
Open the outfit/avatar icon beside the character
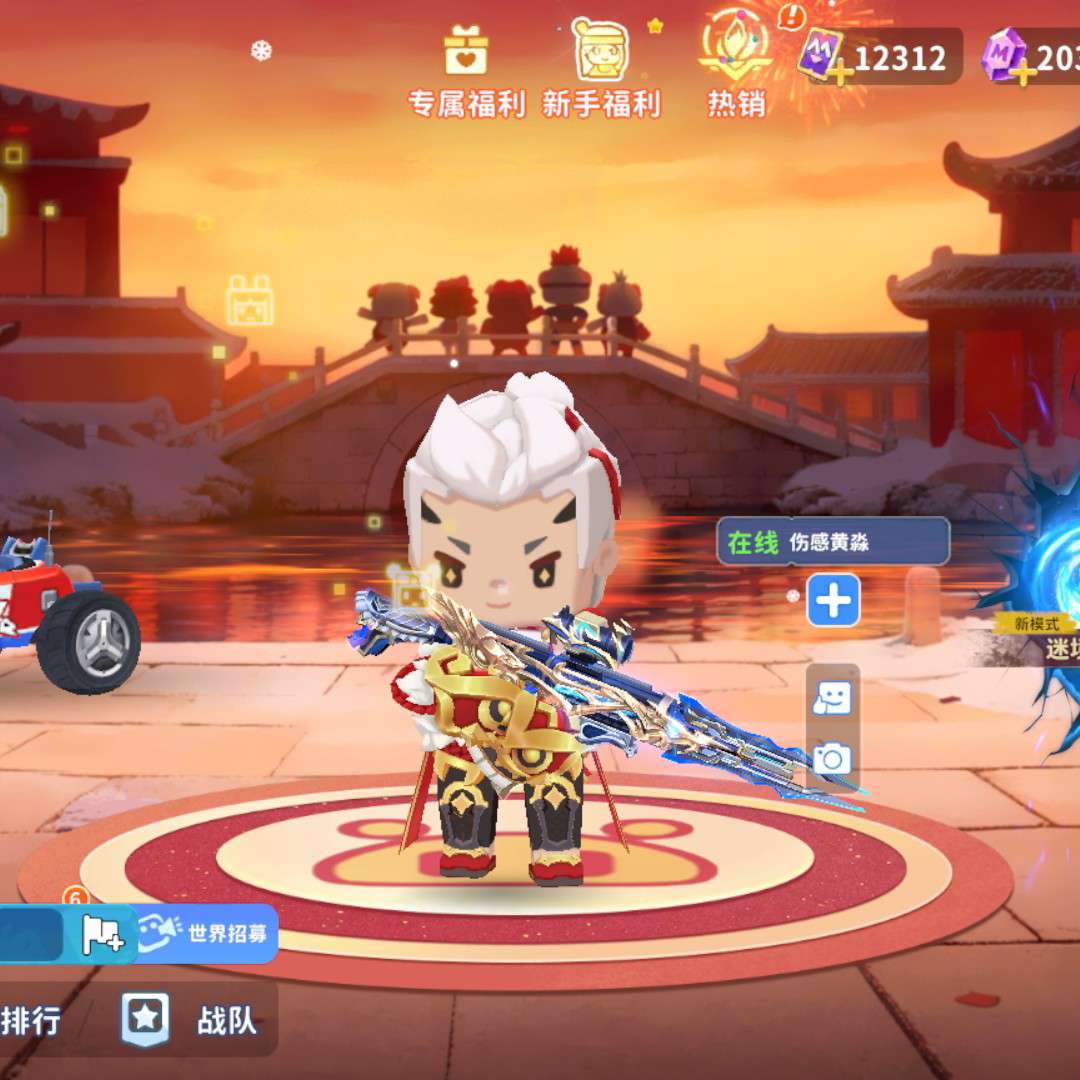coord(832,698)
